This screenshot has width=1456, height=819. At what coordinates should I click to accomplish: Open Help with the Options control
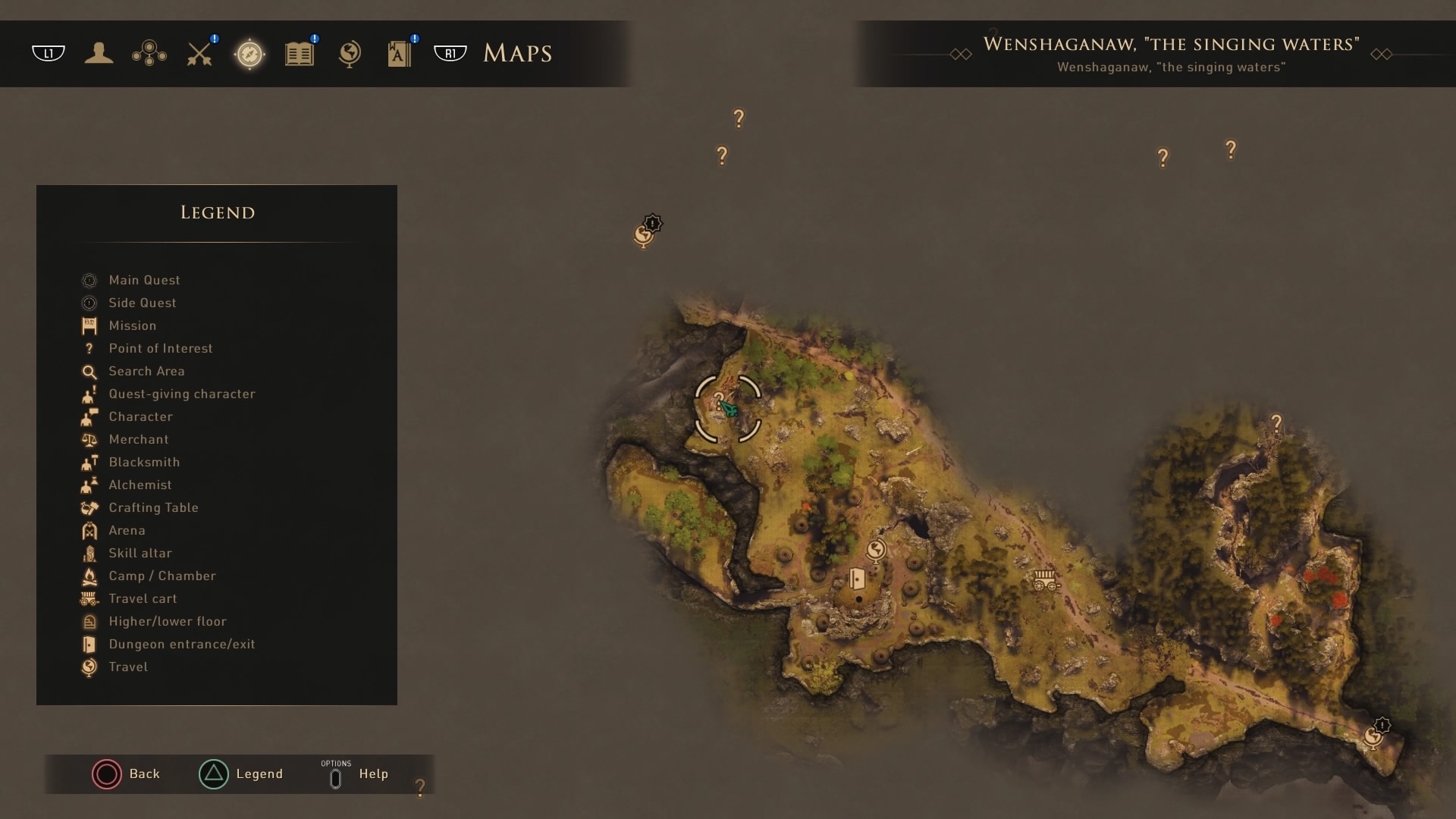tap(356, 774)
